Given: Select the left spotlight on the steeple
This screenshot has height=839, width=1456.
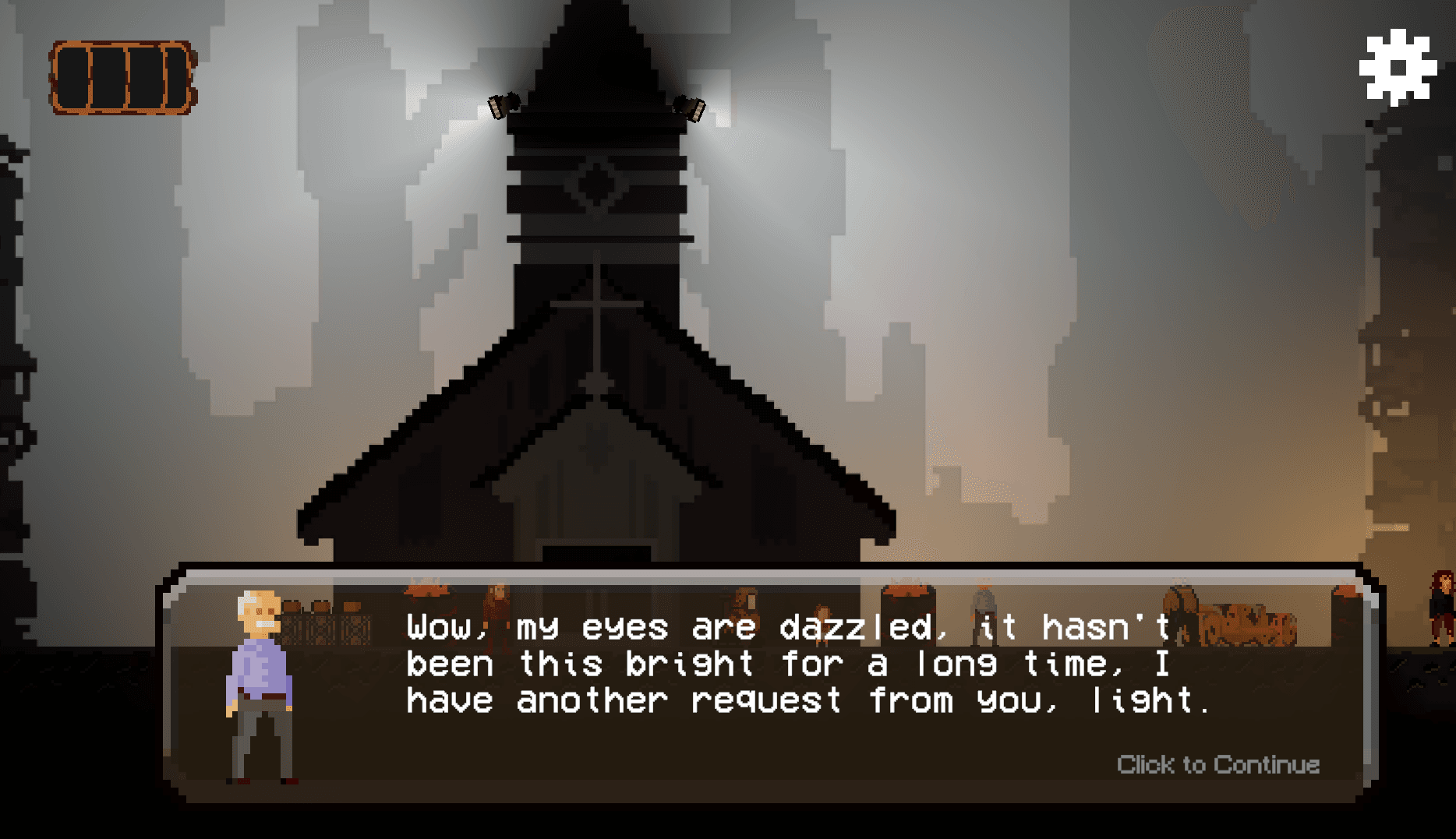Looking at the screenshot, I should pyautogui.click(x=504, y=105).
